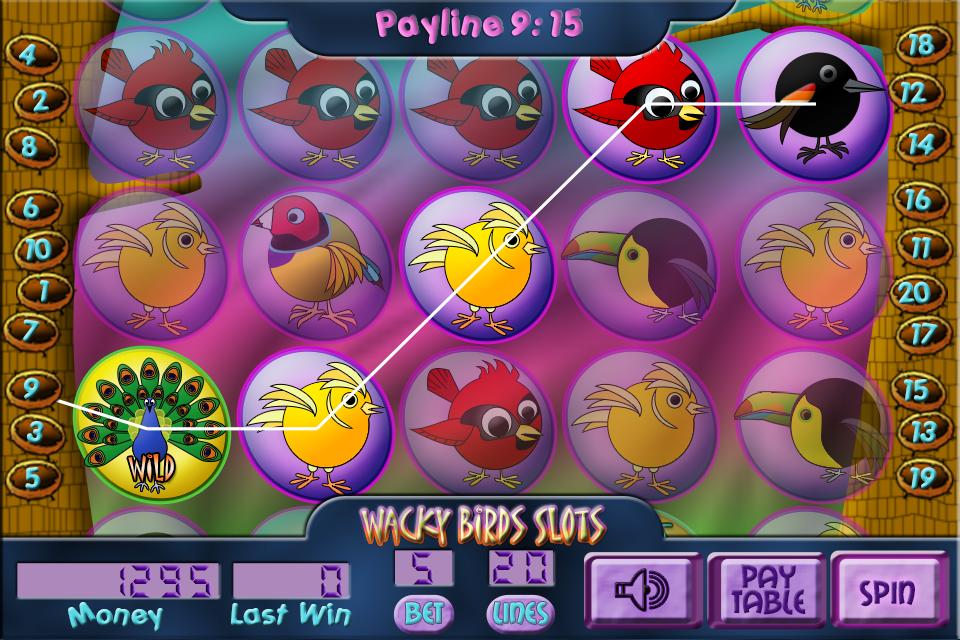Show payline 7 nest marker
The width and height of the screenshot is (960, 640).
(31, 329)
